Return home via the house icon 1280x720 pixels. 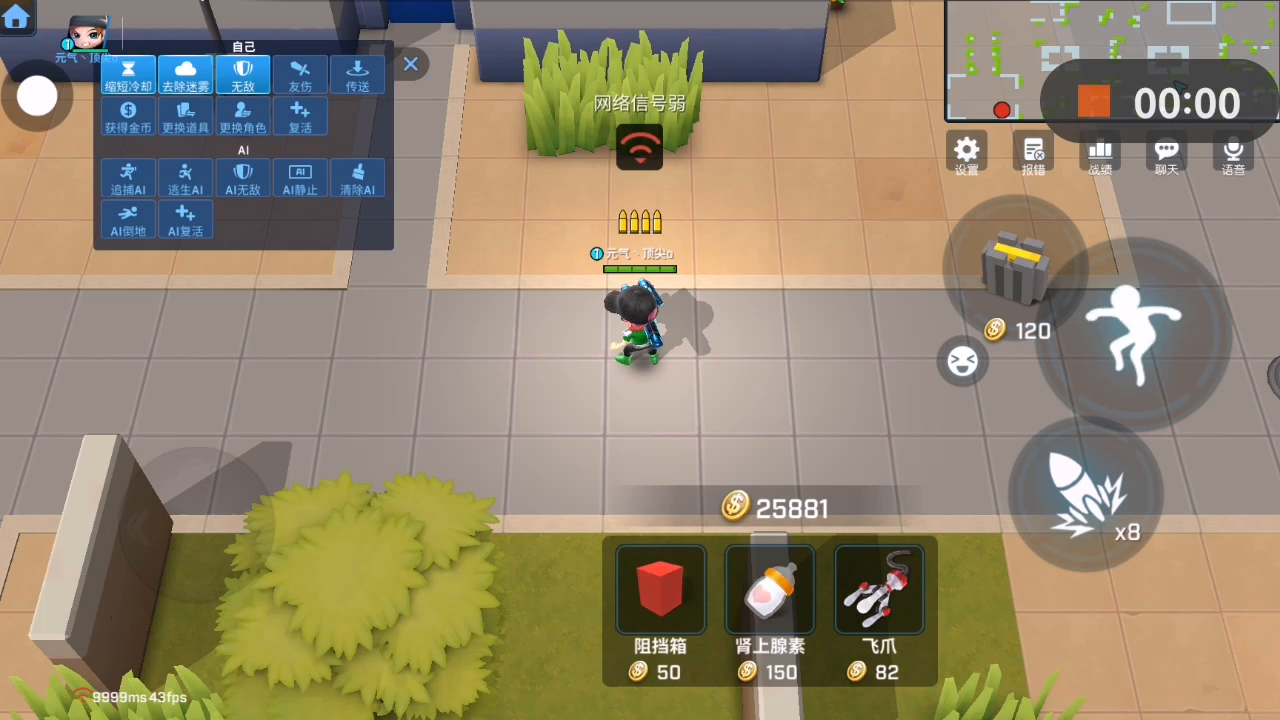coord(16,16)
